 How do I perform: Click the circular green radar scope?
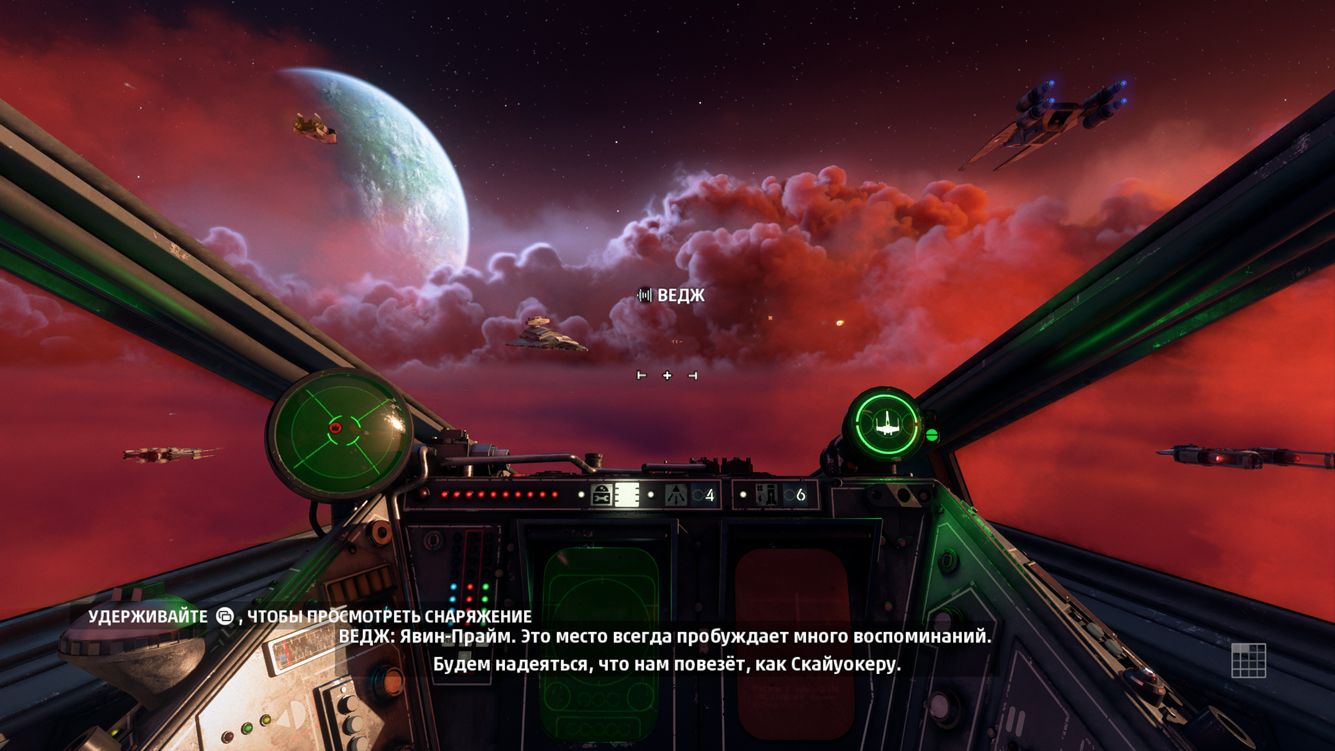pos(339,431)
